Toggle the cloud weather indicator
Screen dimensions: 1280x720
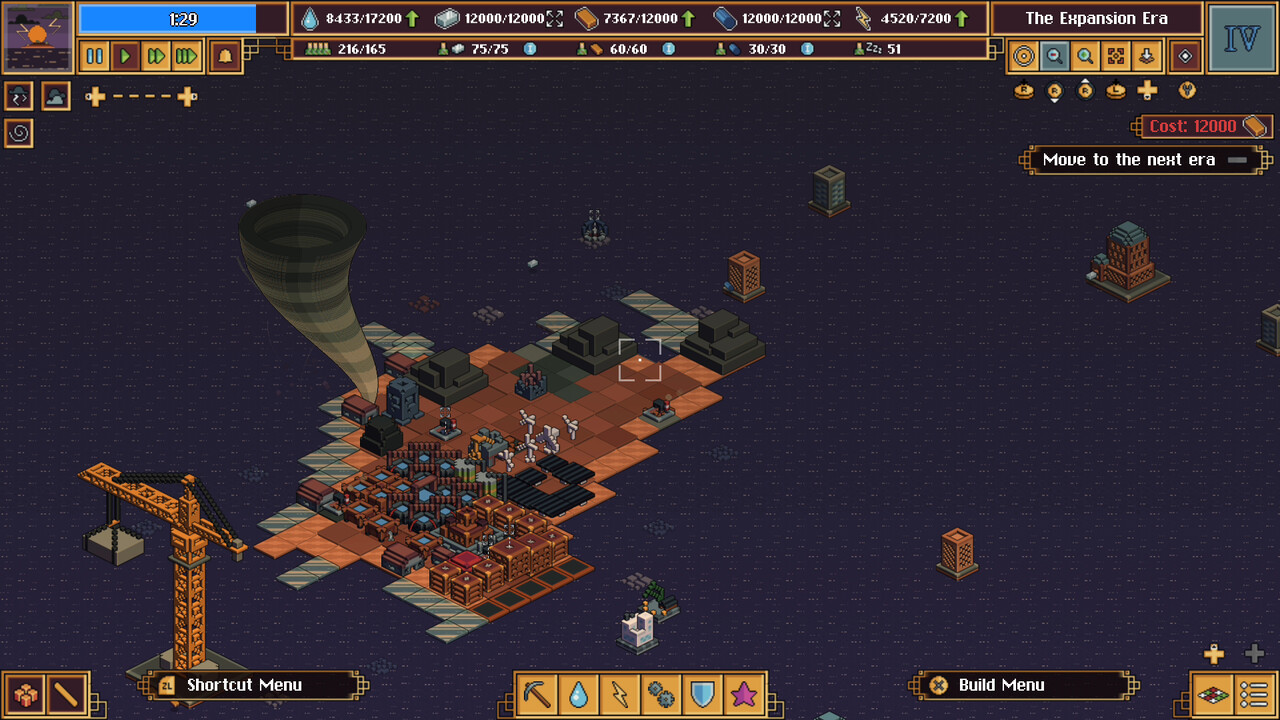pos(55,96)
